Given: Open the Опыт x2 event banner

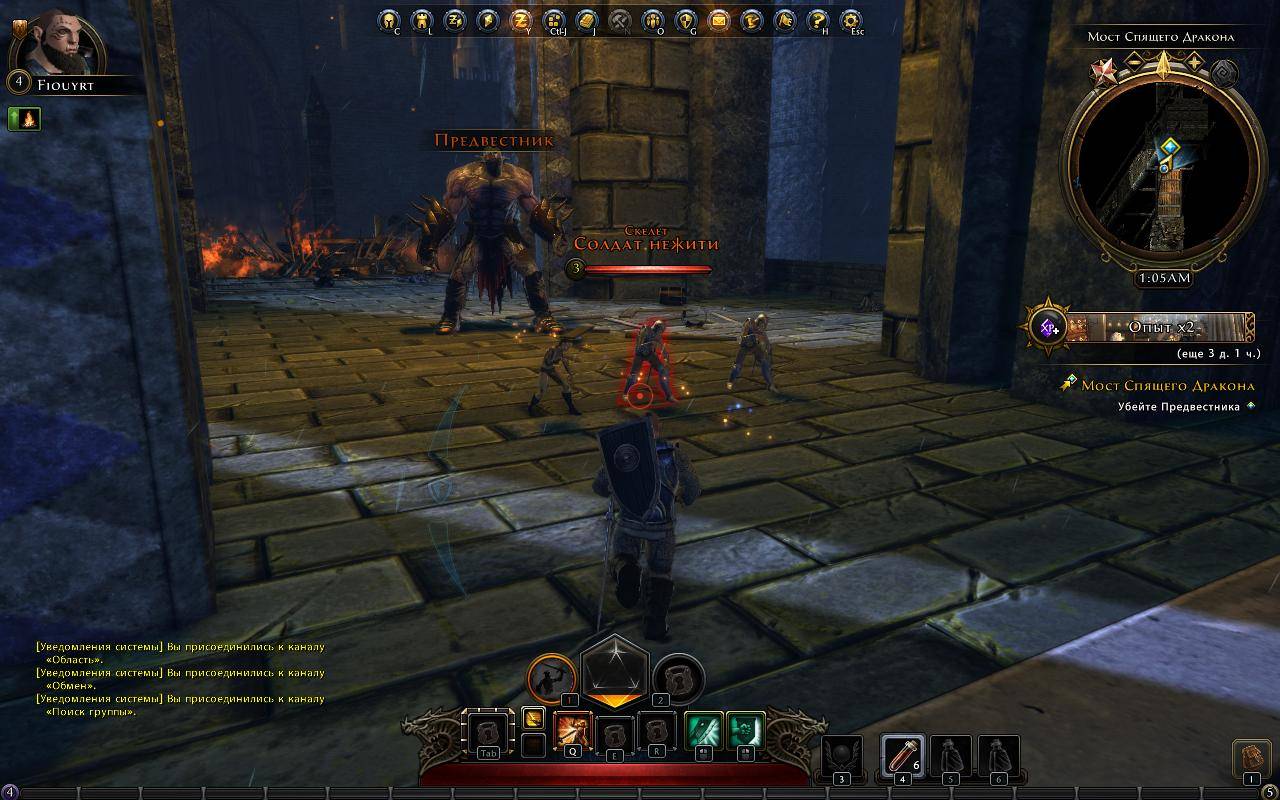Looking at the screenshot, I should (x=1160, y=327).
